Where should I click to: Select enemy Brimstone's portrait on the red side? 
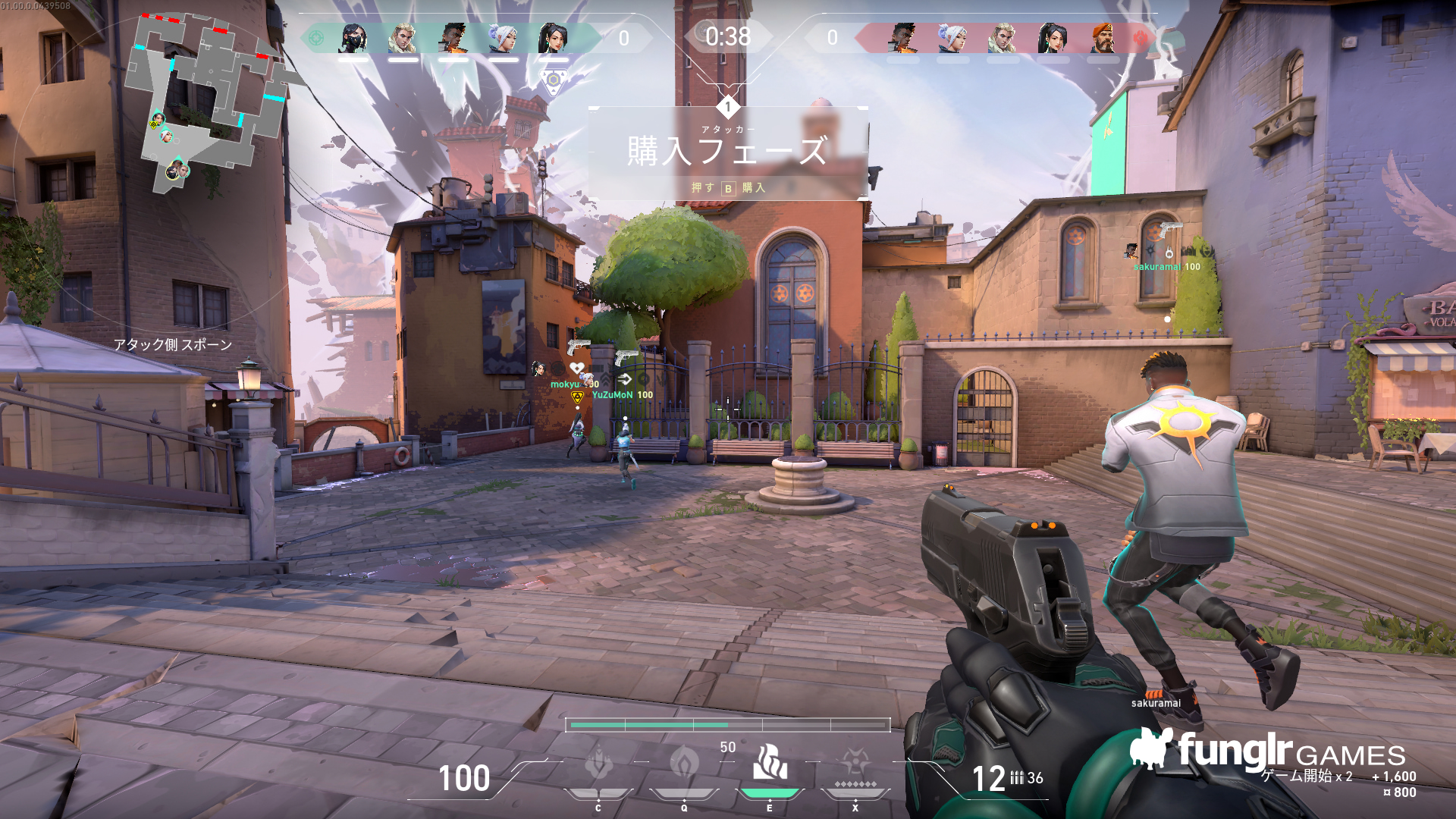click(1103, 38)
